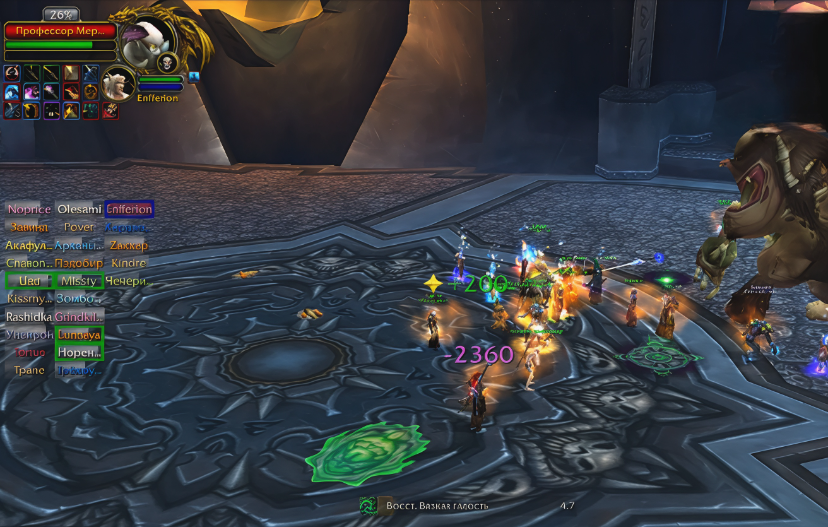Screen dimensions: 828x527
Task: Select raid member Пэдобир
Action: tap(79, 263)
